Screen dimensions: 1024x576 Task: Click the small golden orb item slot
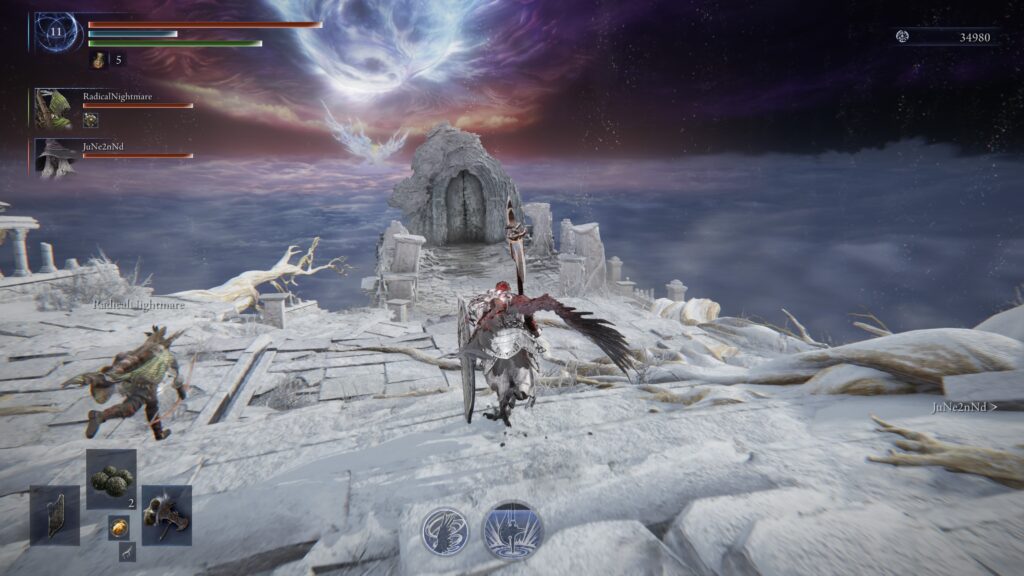118,527
